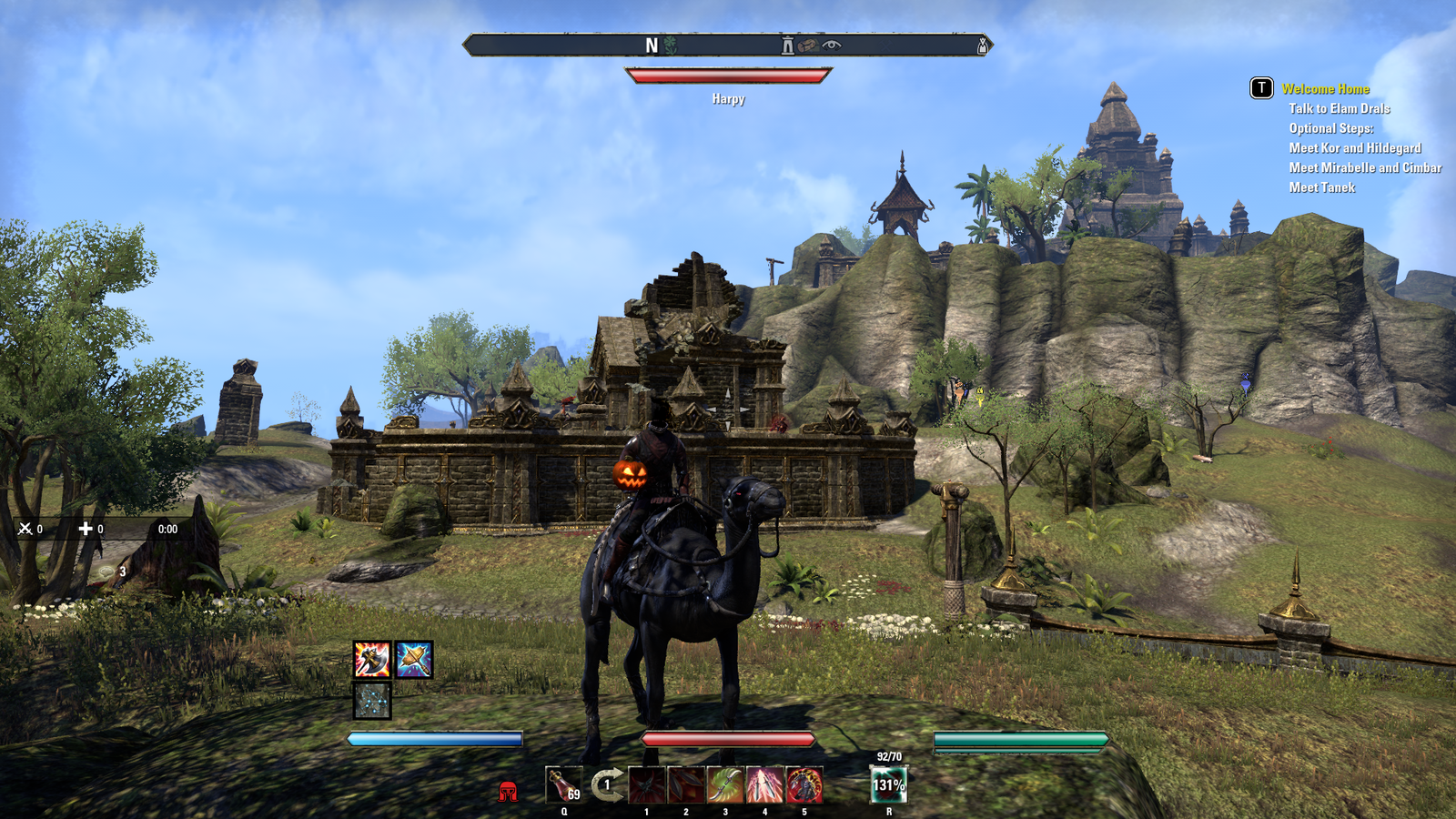Select the golden hammer buff icon

pyautogui.click(x=414, y=660)
